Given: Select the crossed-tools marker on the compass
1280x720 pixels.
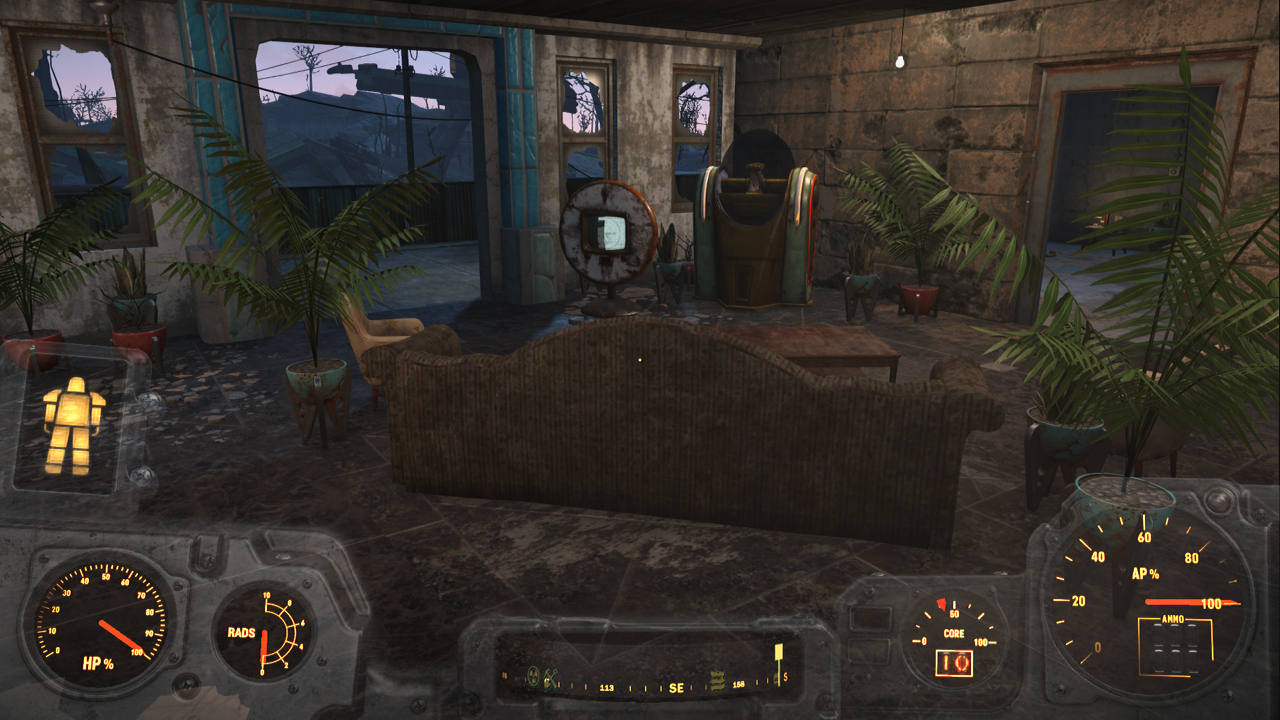Looking at the screenshot, I should click(x=550, y=677).
